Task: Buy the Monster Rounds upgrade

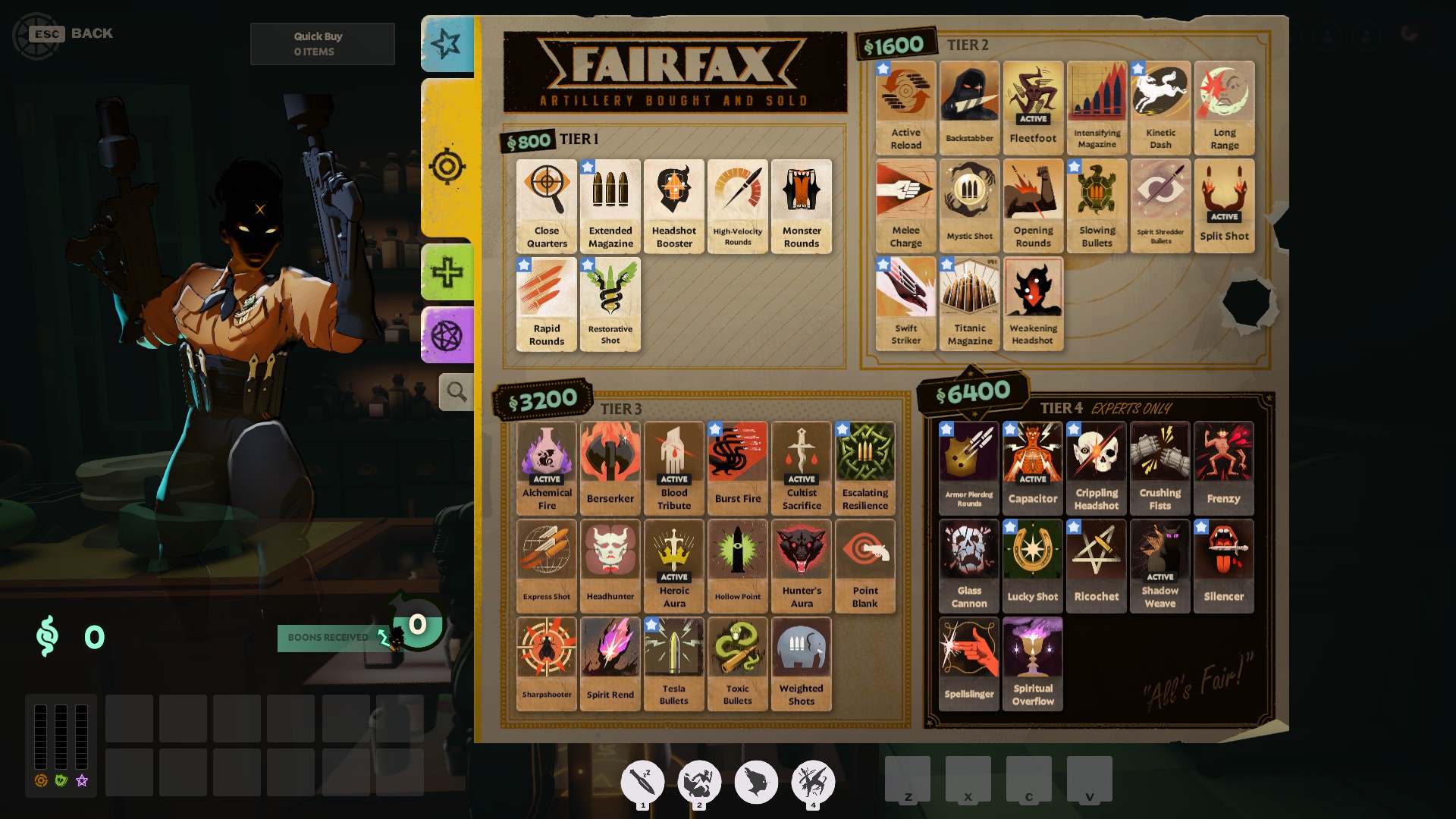Action: pos(801,205)
